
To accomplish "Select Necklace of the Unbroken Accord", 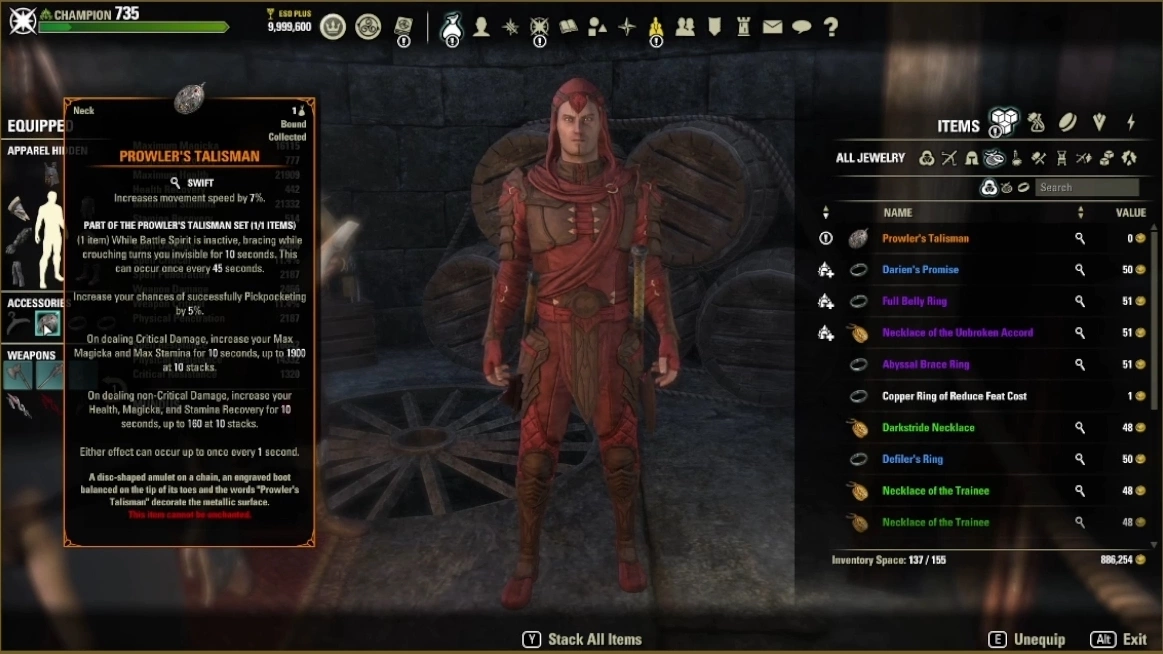I will click(957, 333).
